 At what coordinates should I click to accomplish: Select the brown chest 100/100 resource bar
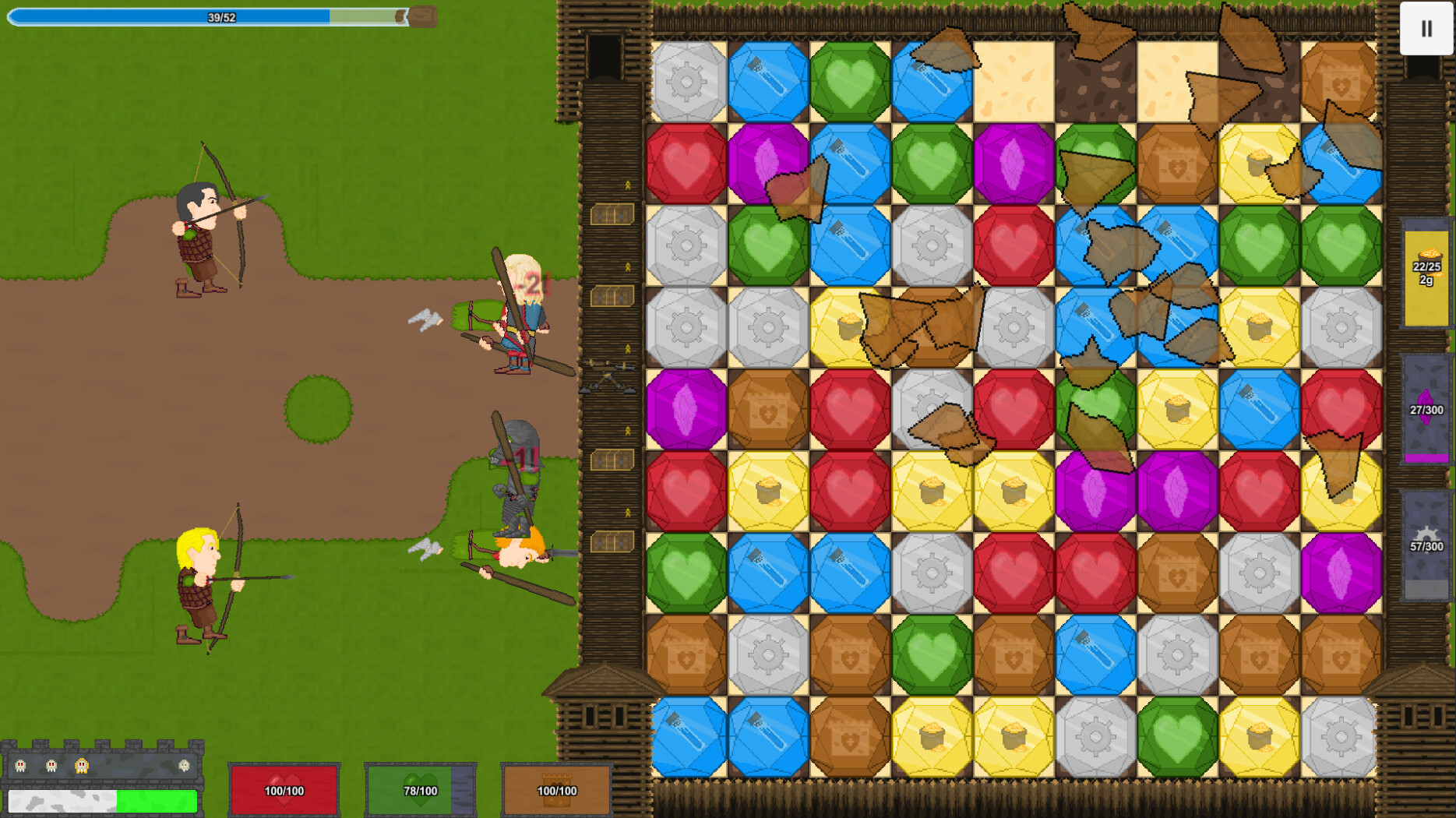coord(555,788)
